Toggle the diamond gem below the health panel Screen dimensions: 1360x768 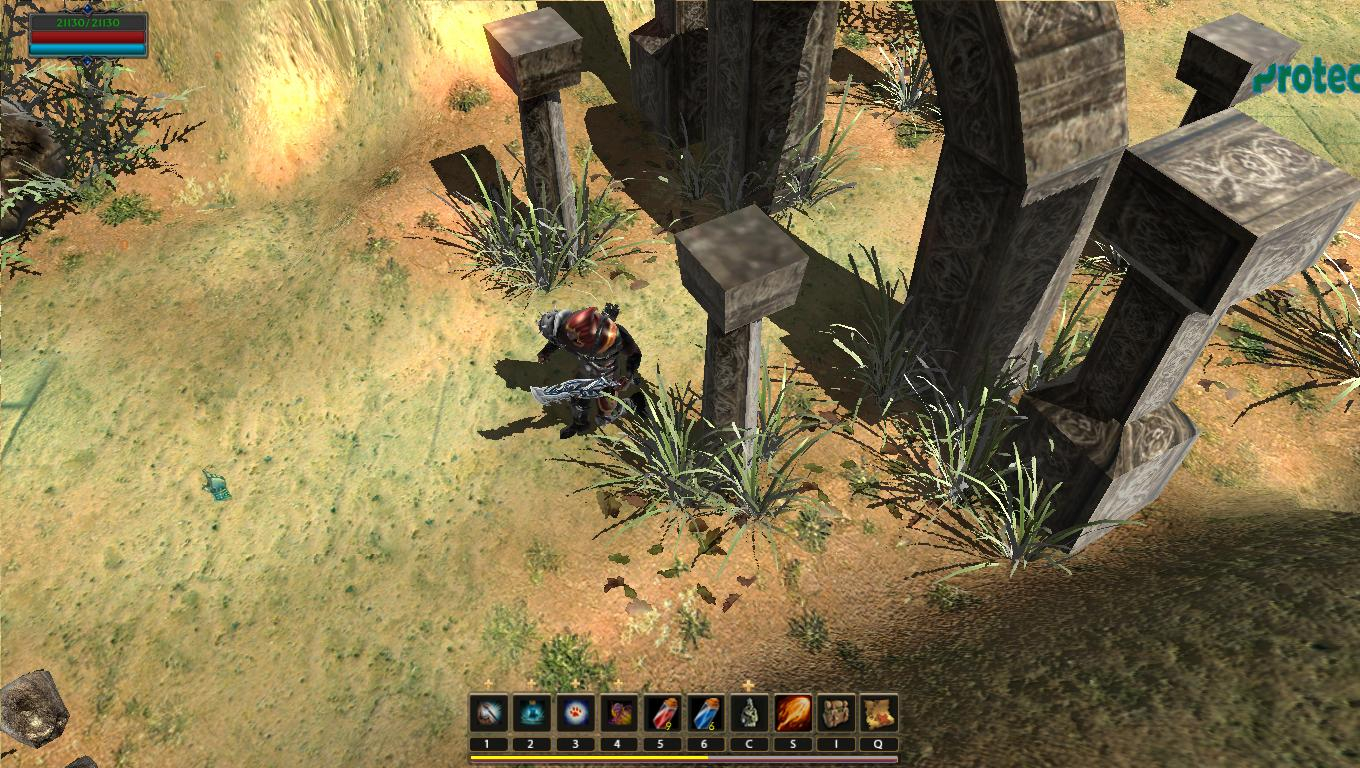click(x=86, y=61)
